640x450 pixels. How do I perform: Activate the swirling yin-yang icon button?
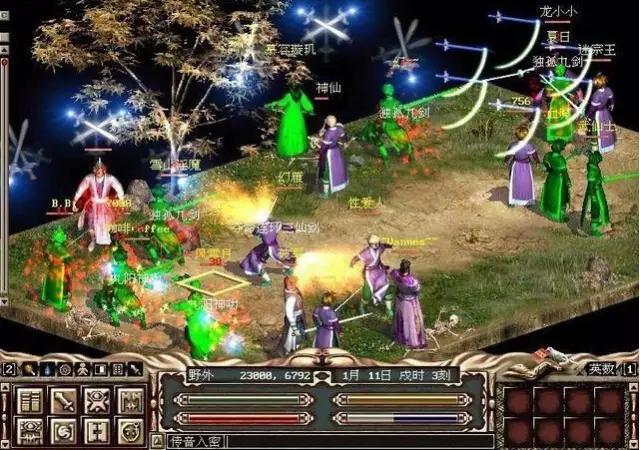(62, 431)
